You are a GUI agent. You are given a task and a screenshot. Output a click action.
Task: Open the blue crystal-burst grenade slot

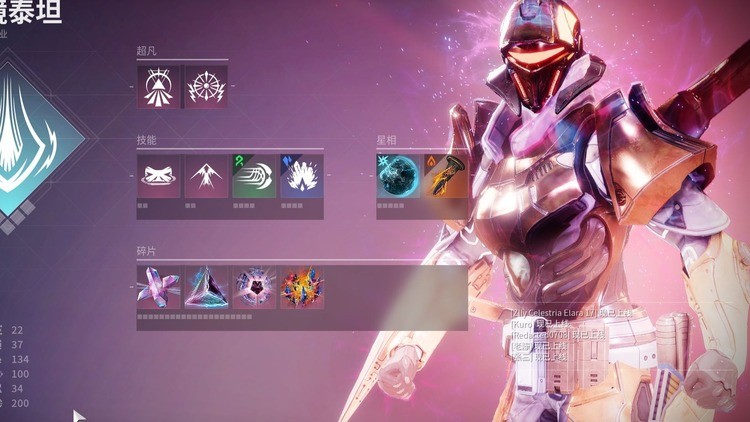[302, 176]
